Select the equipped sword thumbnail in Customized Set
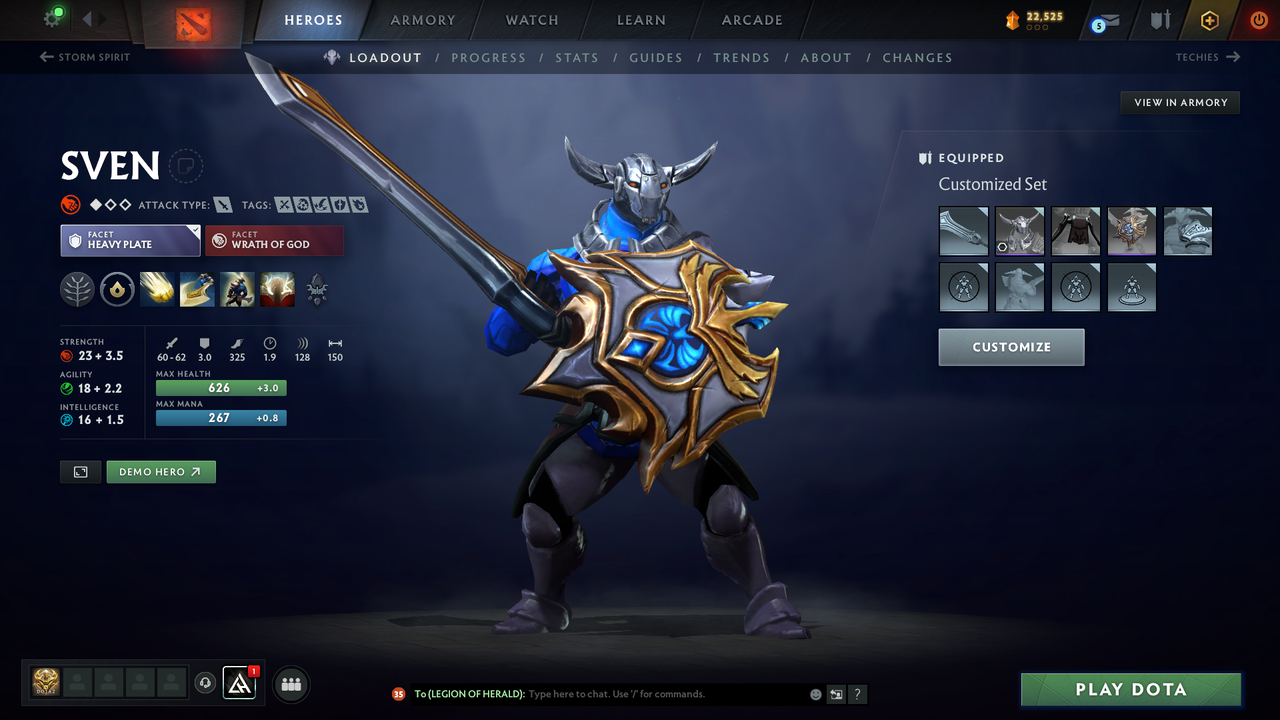This screenshot has width=1280, height=720. click(963, 231)
